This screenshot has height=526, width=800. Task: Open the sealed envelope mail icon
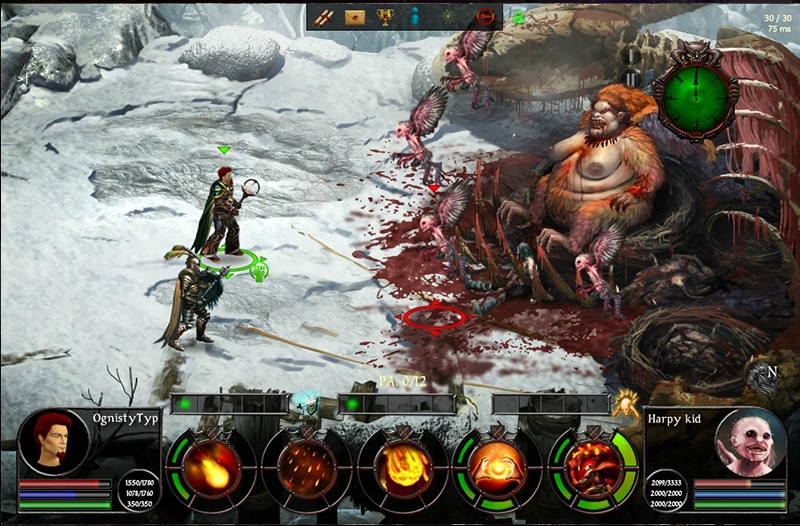(x=354, y=16)
